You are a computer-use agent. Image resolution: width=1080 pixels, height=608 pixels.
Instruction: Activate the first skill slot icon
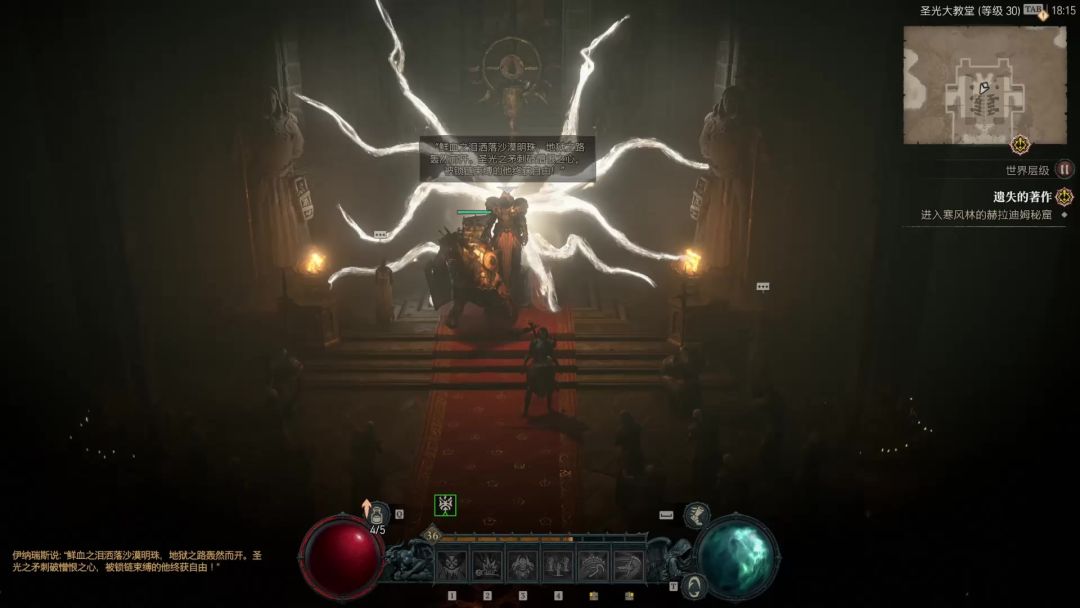[452, 565]
